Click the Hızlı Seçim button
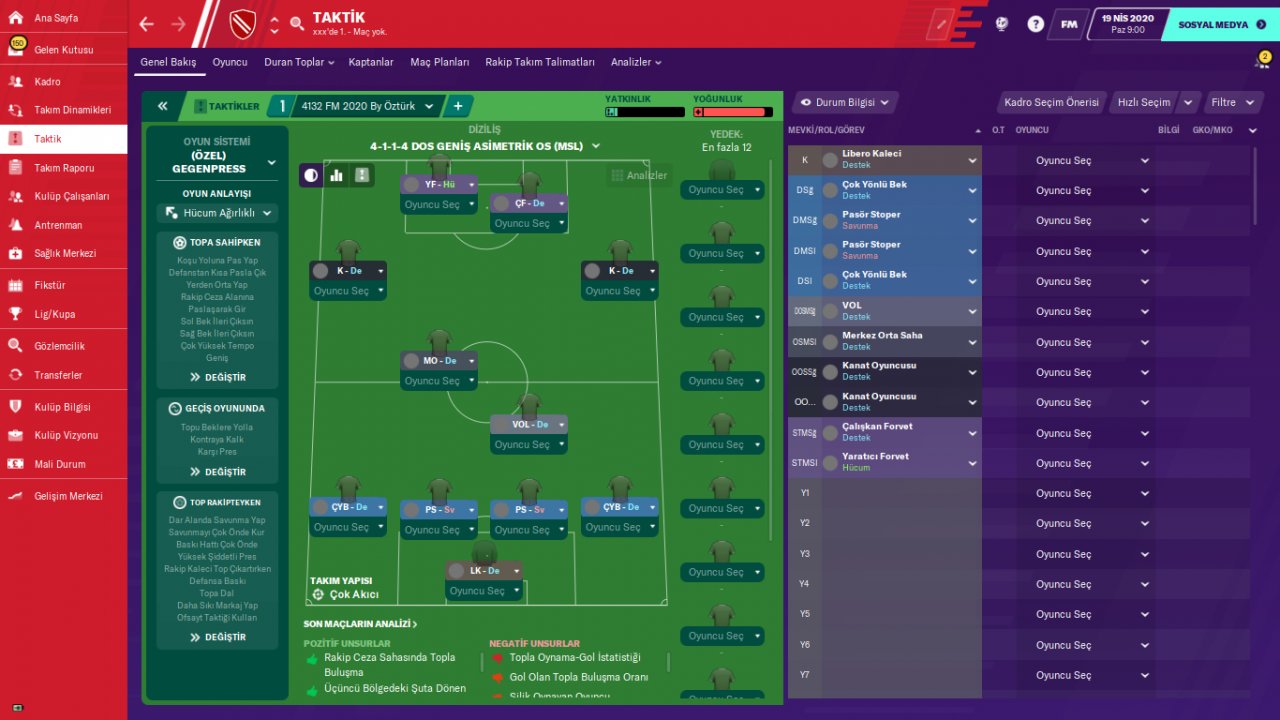 (x=1143, y=102)
